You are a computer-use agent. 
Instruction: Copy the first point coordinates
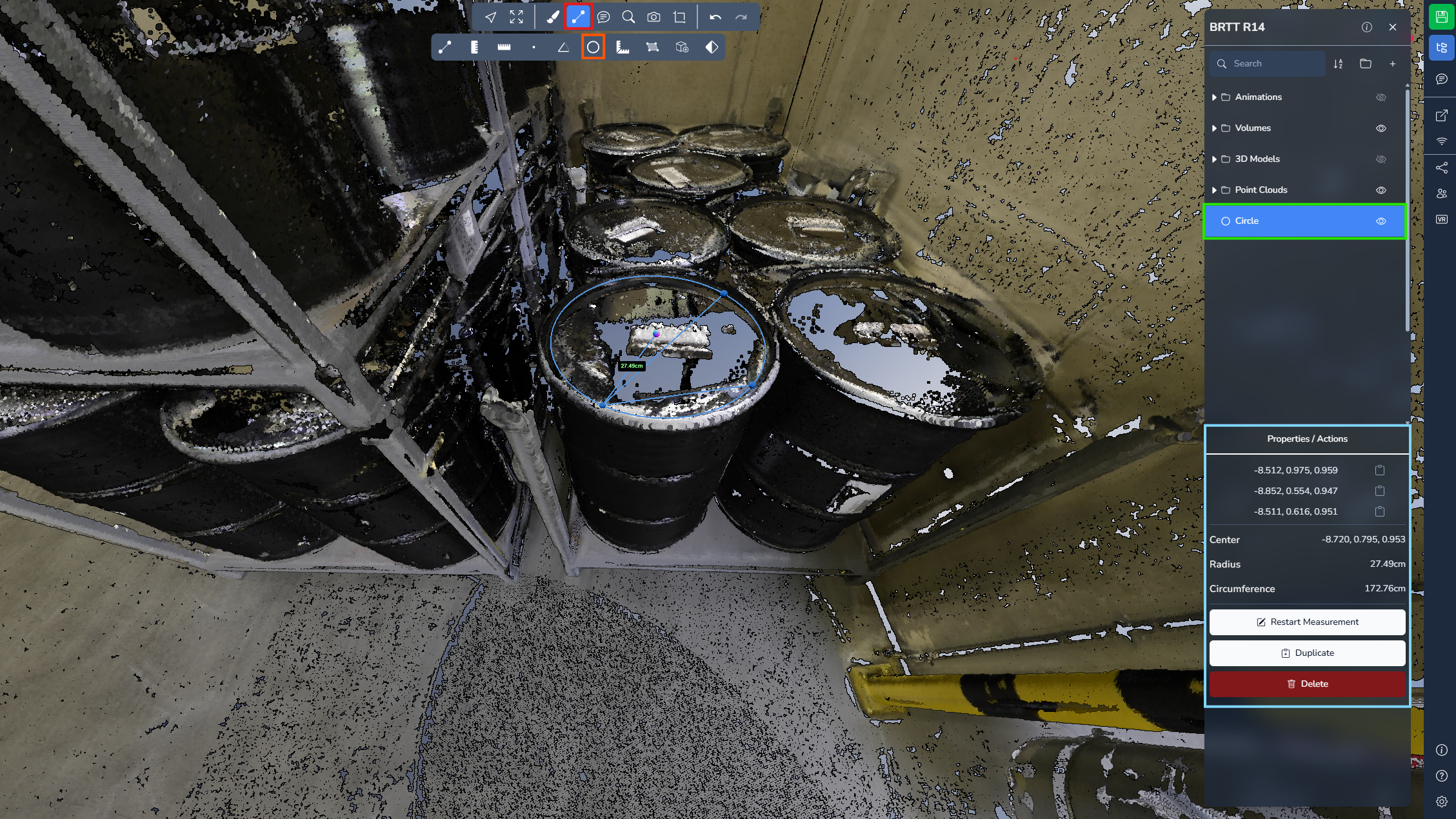coord(1379,470)
